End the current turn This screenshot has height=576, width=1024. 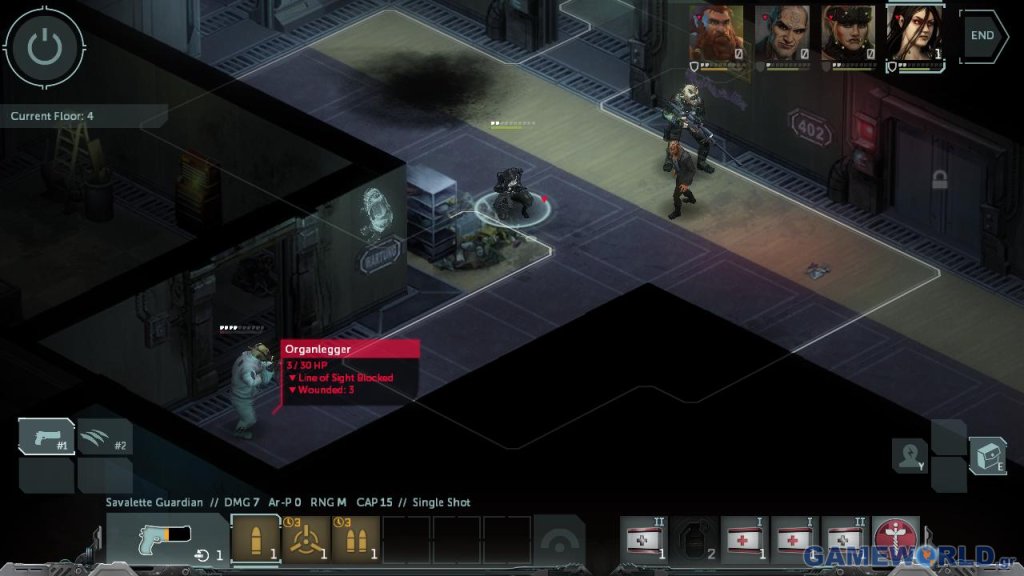984,35
